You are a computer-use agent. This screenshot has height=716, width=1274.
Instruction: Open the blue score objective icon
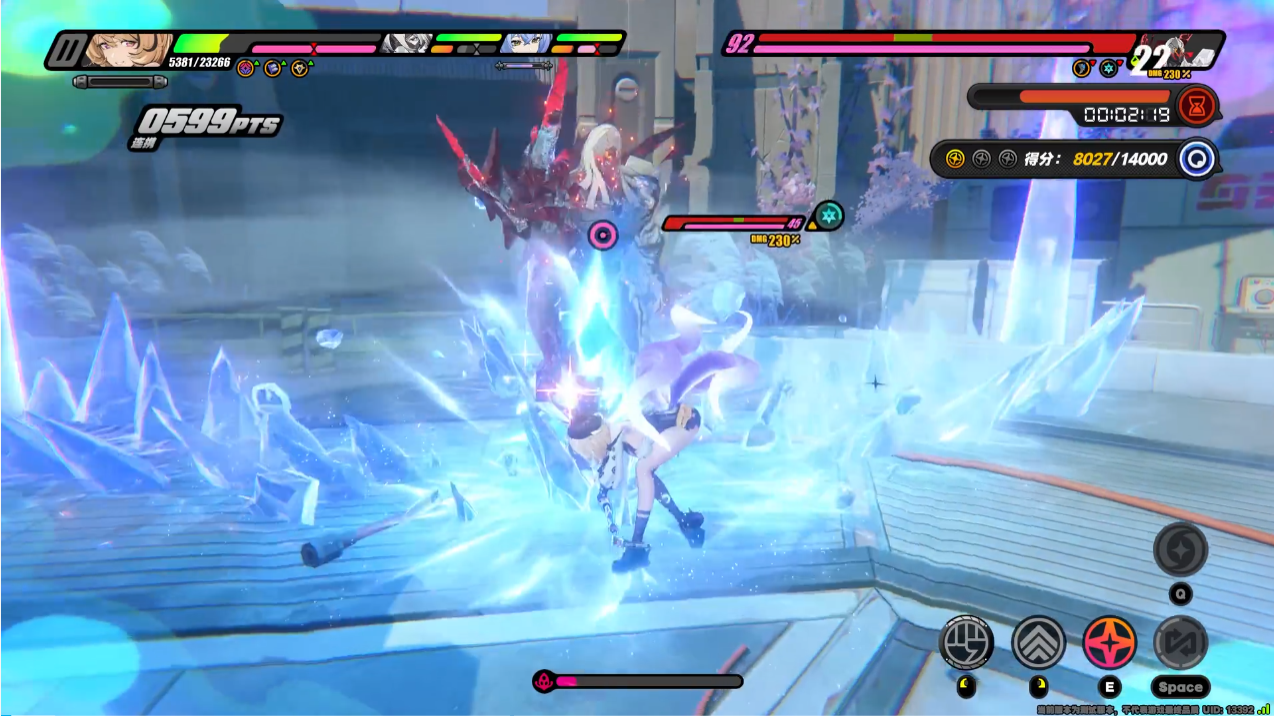[1195, 159]
